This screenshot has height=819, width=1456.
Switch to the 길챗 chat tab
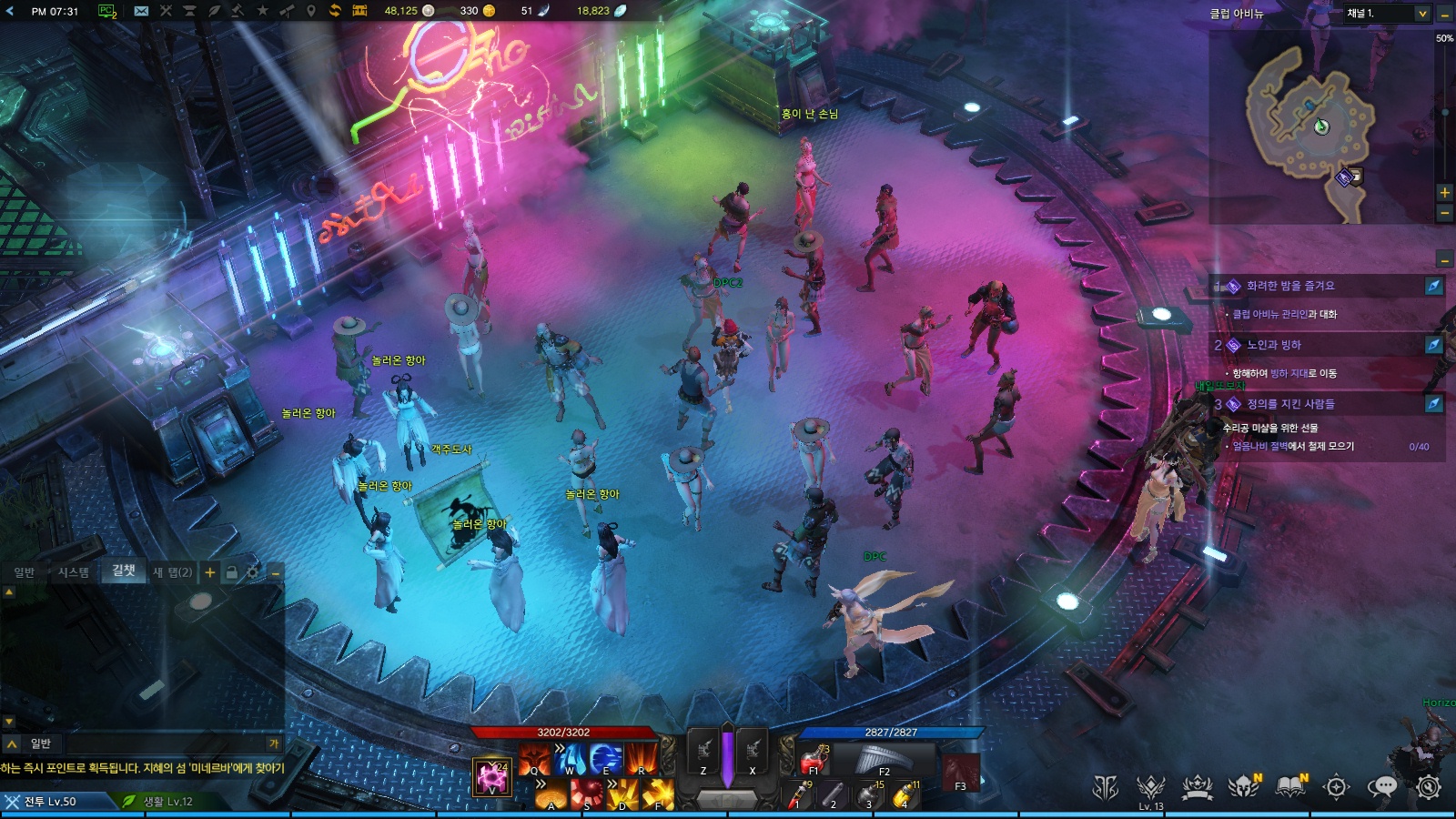point(124,571)
